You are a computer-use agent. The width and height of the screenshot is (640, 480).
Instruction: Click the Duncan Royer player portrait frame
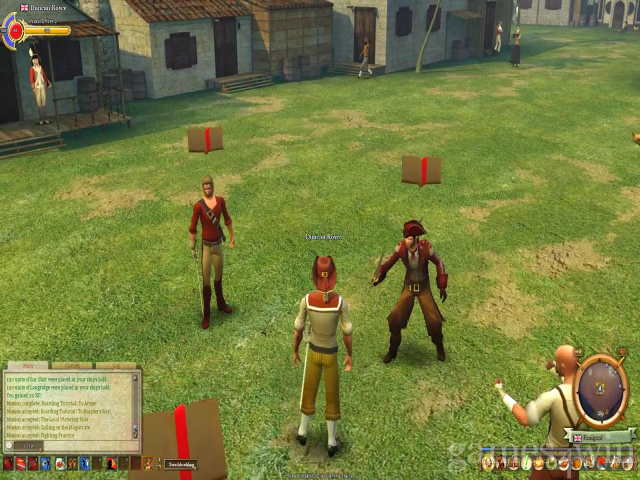click(15, 31)
